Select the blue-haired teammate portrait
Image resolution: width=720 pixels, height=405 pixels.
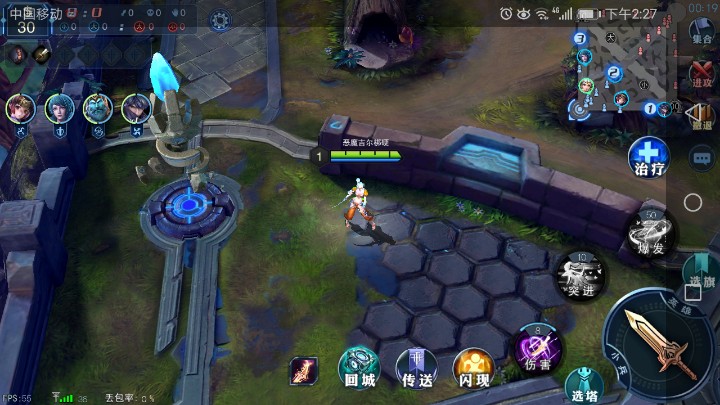click(58, 108)
